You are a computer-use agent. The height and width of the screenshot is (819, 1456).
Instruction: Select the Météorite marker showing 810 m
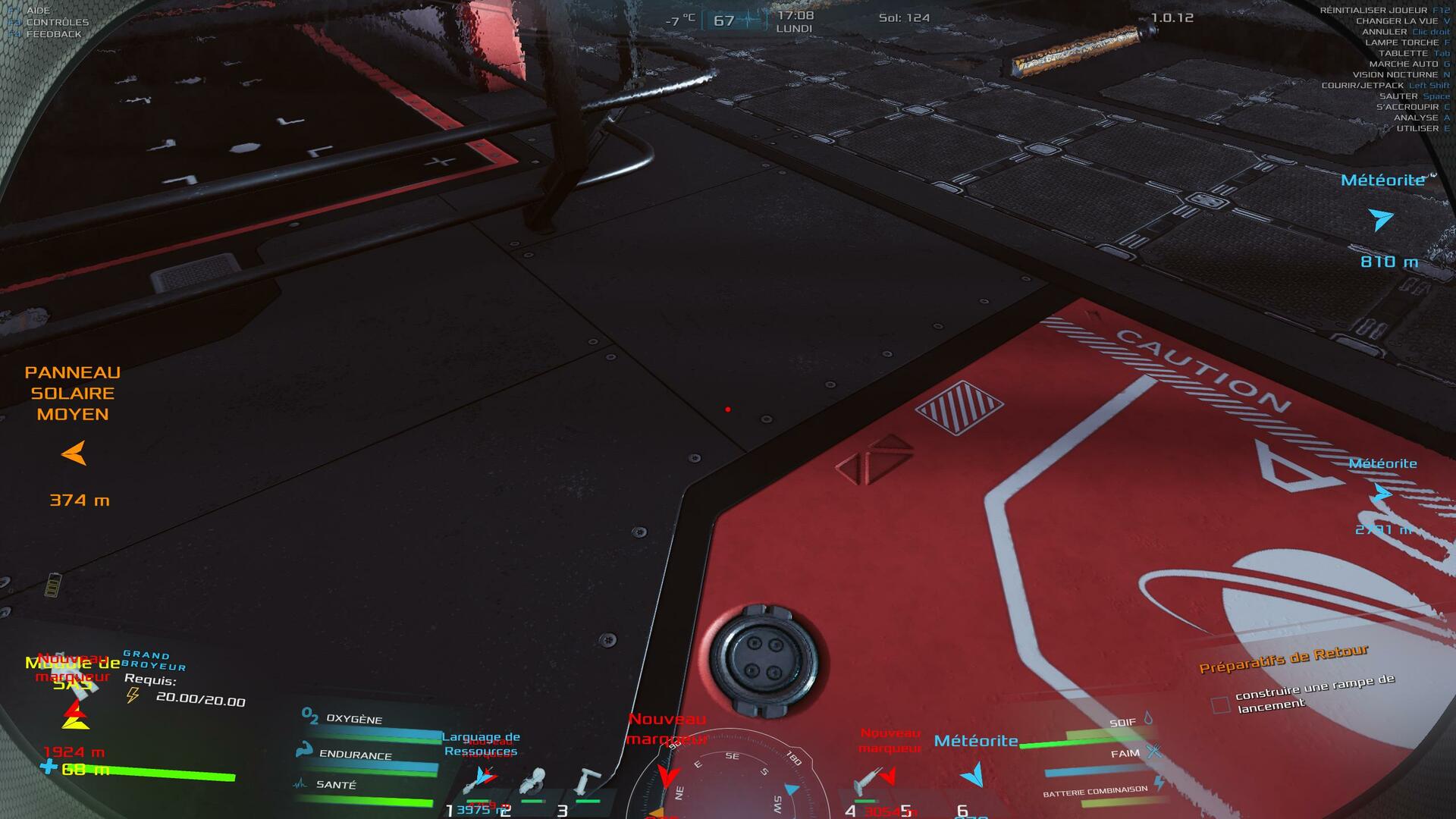tap(1382, 220)
